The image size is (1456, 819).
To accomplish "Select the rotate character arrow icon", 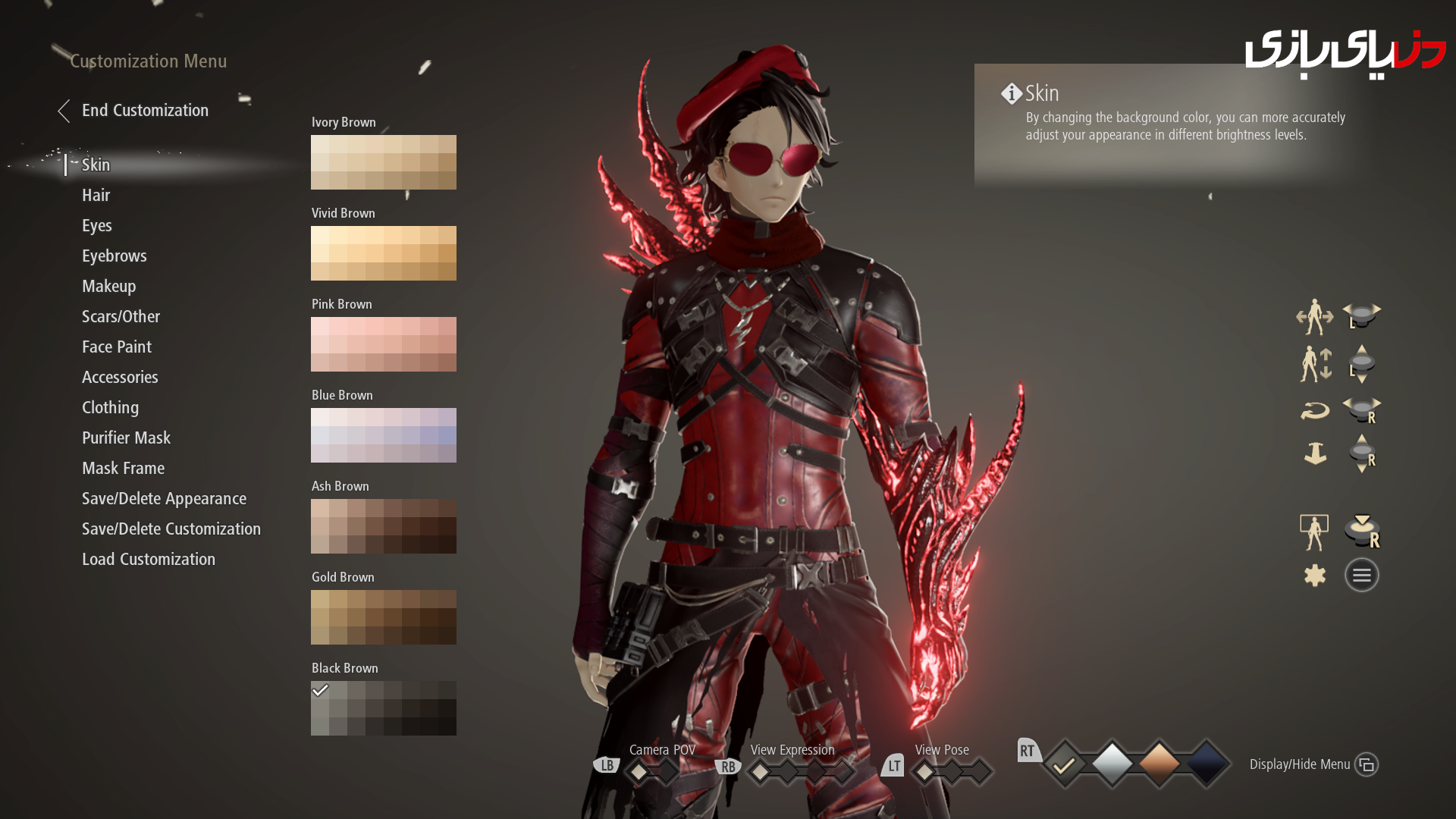I will tap(1316, 409).
